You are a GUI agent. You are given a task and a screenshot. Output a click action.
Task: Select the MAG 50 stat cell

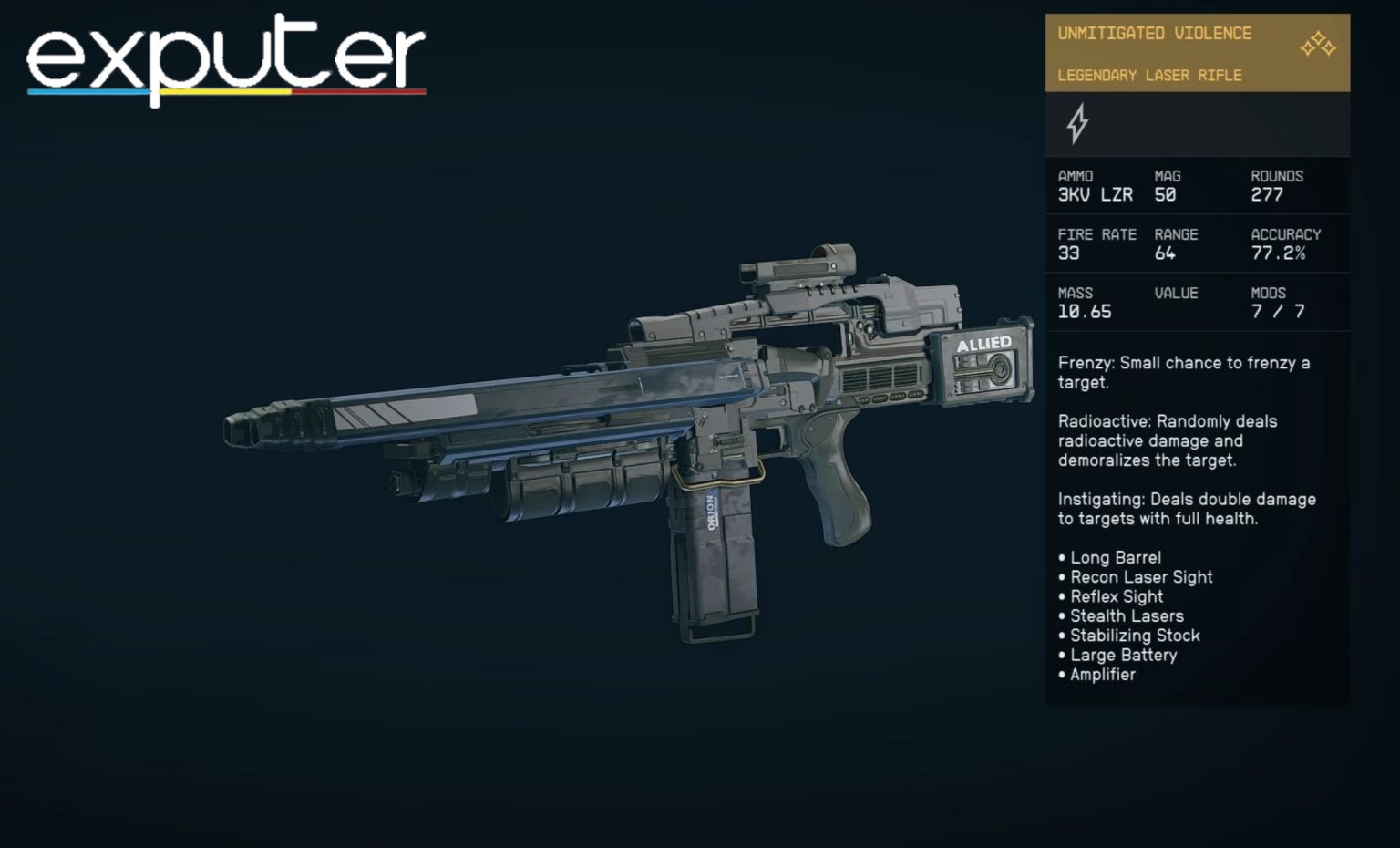(1169, 187)
